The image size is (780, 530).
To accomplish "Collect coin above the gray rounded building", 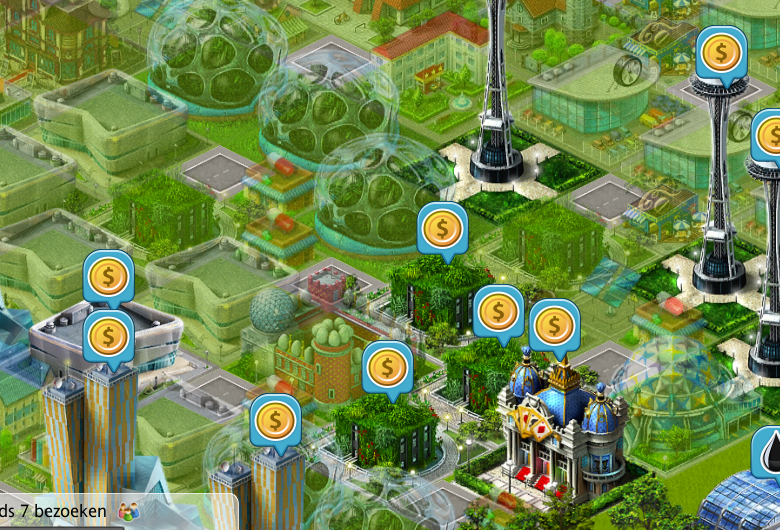I will tap(108, 276).
